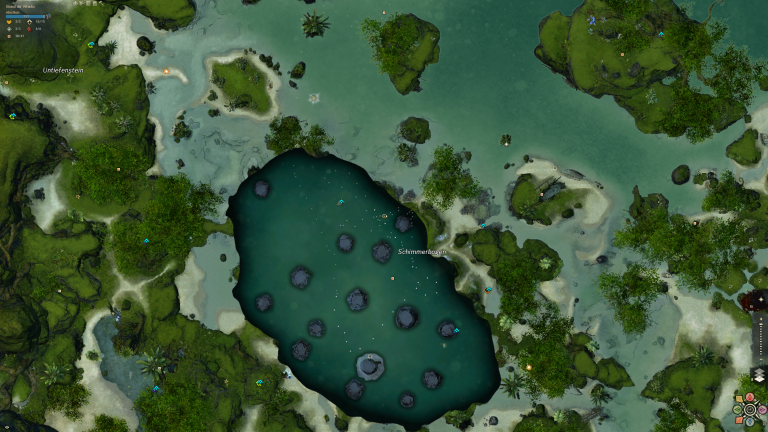Select the red marker in the marker wheel

coord(750,396)
